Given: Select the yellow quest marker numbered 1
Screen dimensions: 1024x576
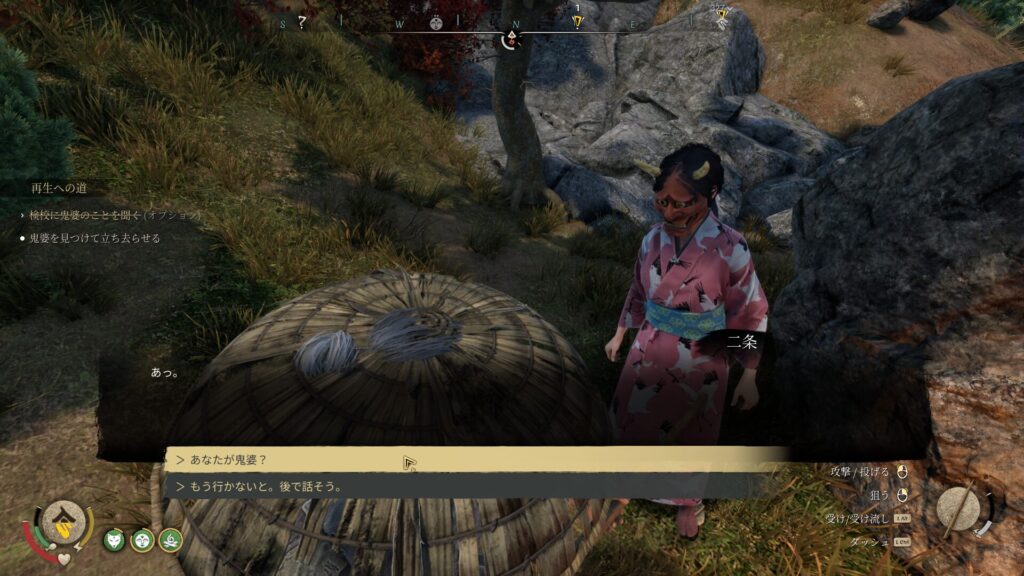Looking at the screenshot, I should coord(577,19).
